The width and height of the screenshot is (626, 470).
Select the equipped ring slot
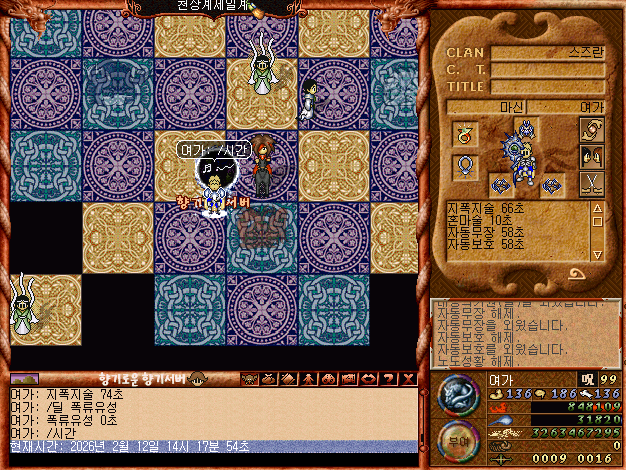click(466, 133)
